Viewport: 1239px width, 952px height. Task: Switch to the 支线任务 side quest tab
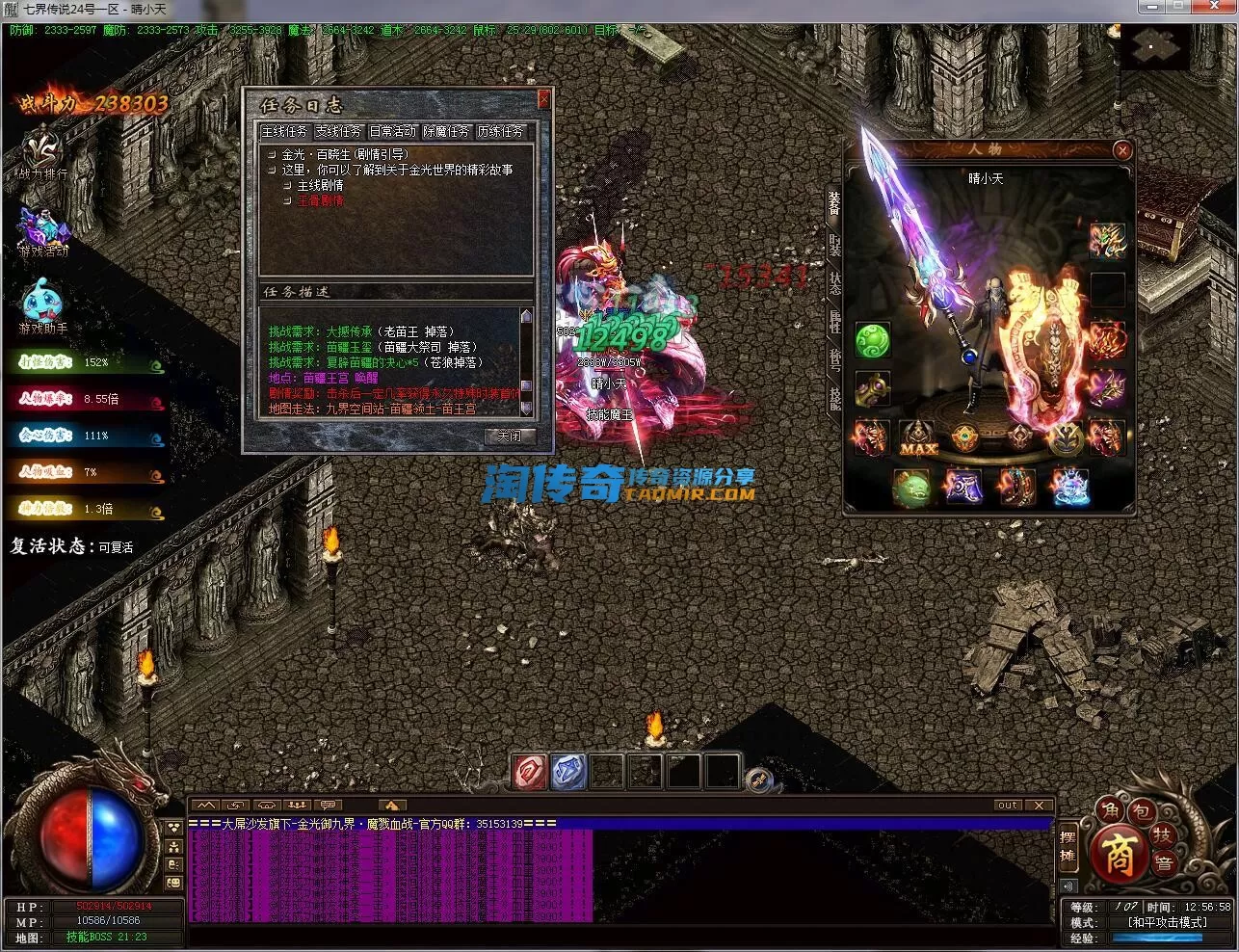click(338, 131)
